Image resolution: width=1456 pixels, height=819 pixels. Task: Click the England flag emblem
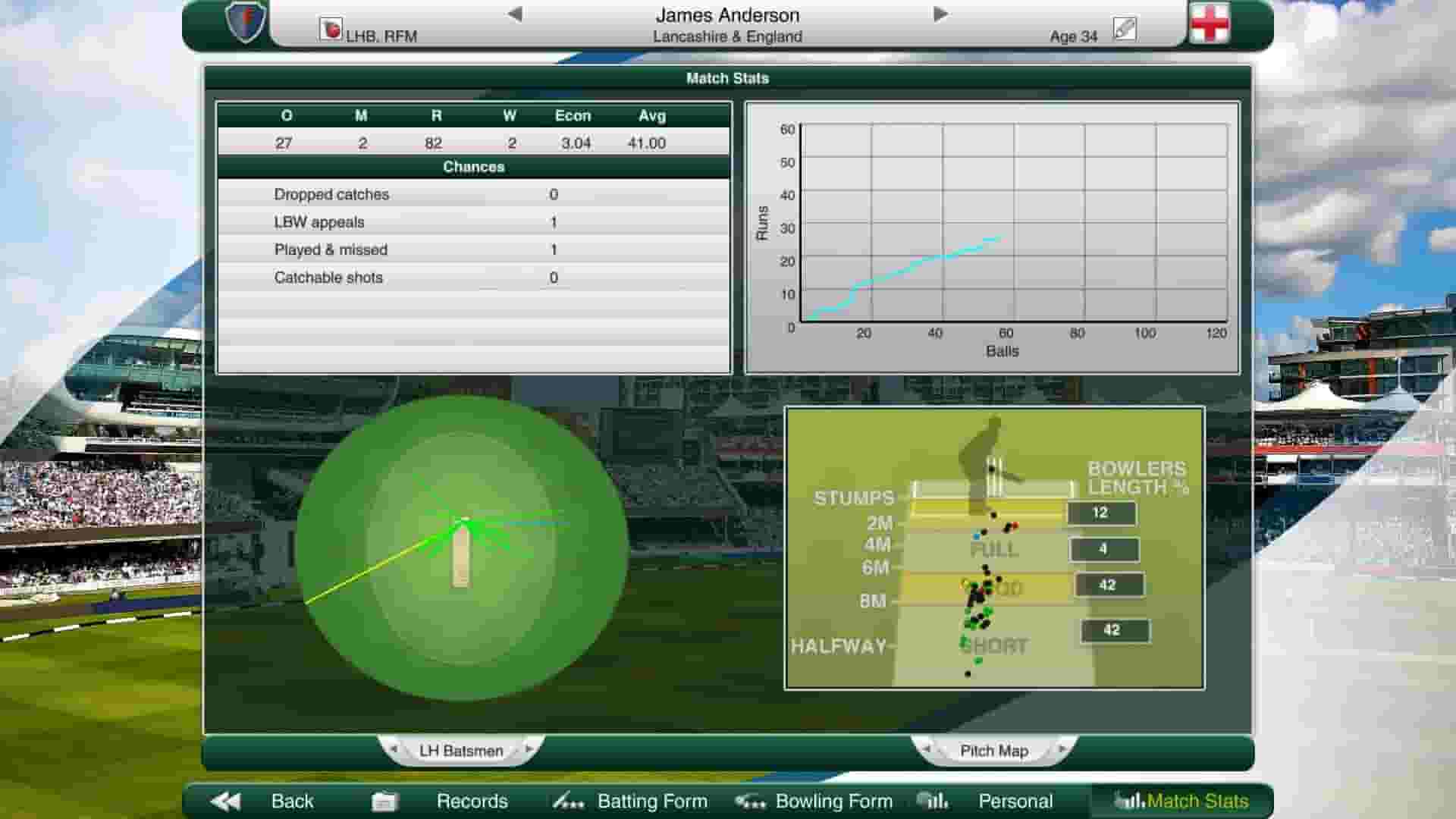tap(1209, 22)
